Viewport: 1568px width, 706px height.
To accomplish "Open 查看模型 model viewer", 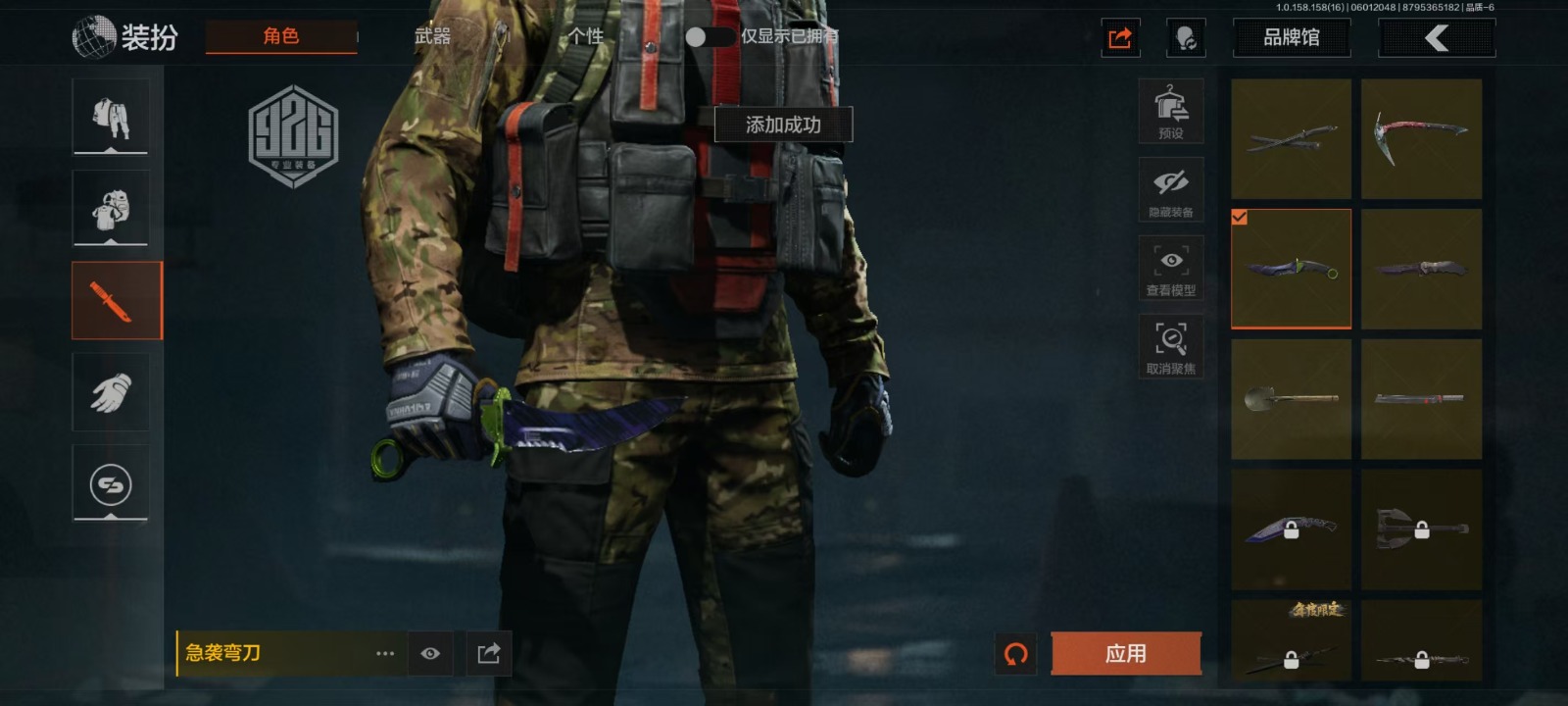I will pos(1170,269).
